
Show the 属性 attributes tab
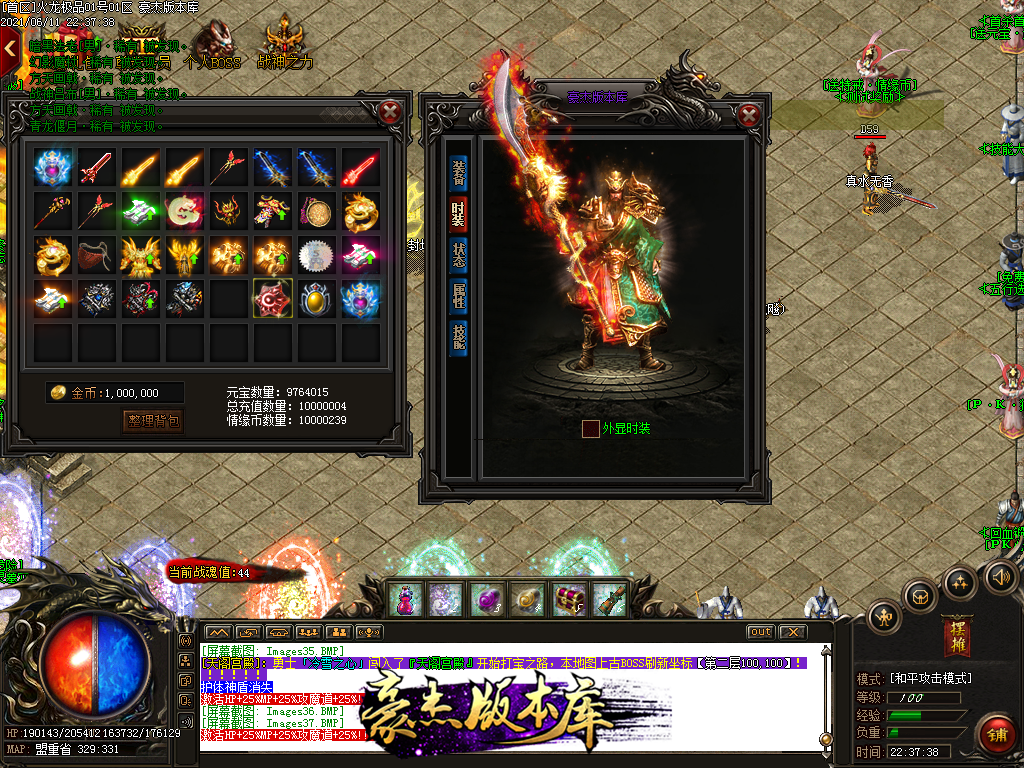[x=458, y=294]
